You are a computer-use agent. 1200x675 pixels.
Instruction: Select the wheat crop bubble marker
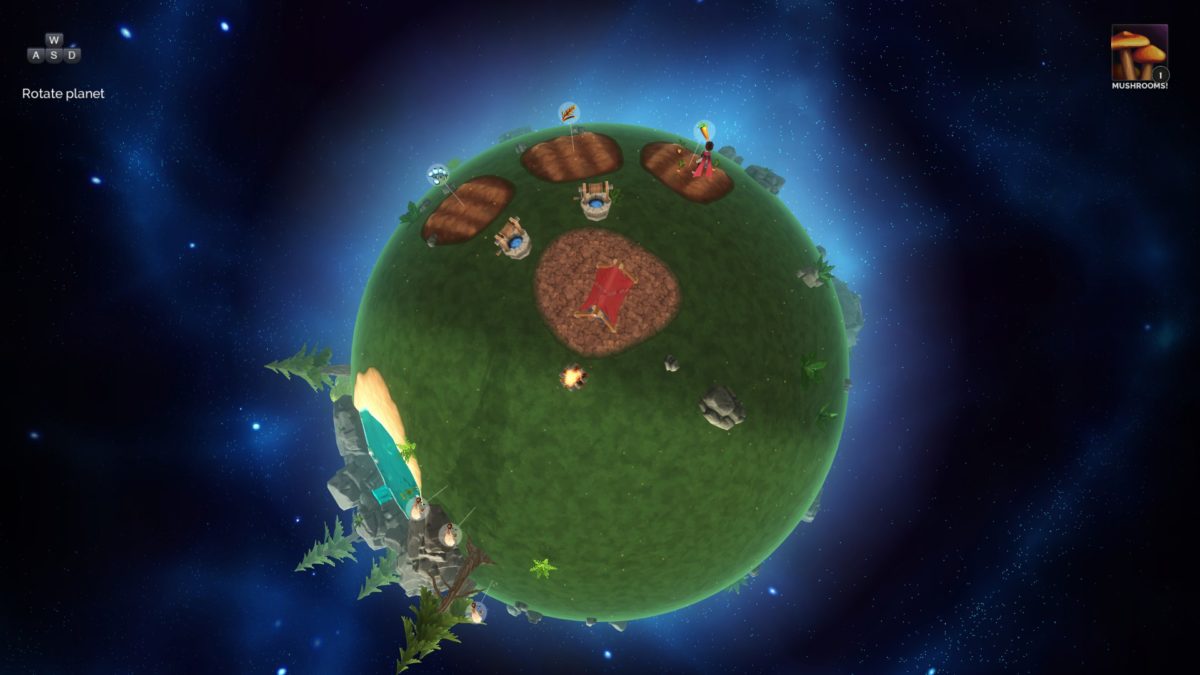tap(568, 112)
